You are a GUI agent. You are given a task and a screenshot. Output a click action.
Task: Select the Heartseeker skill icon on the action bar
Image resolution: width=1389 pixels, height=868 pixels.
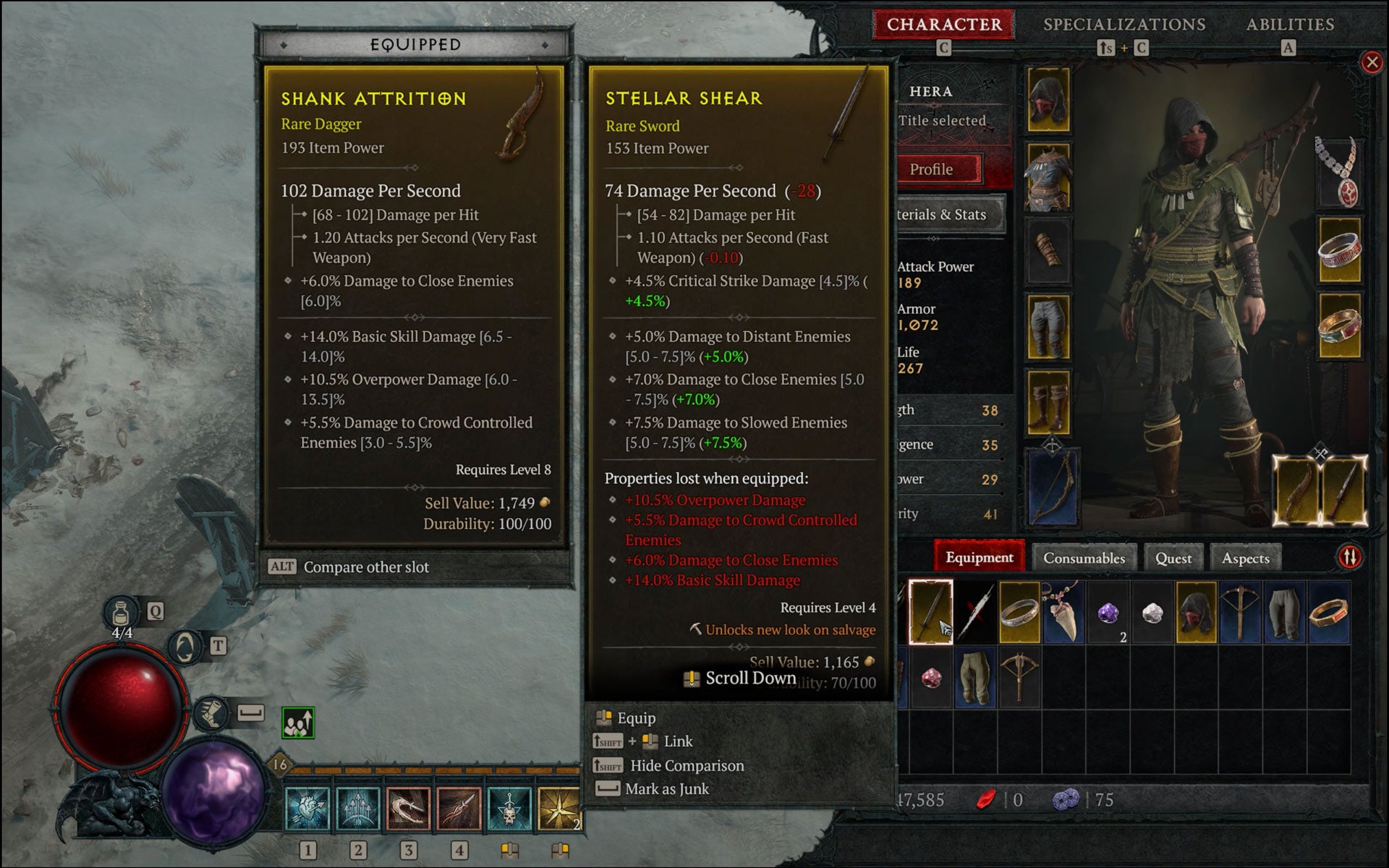coord(309,807)
